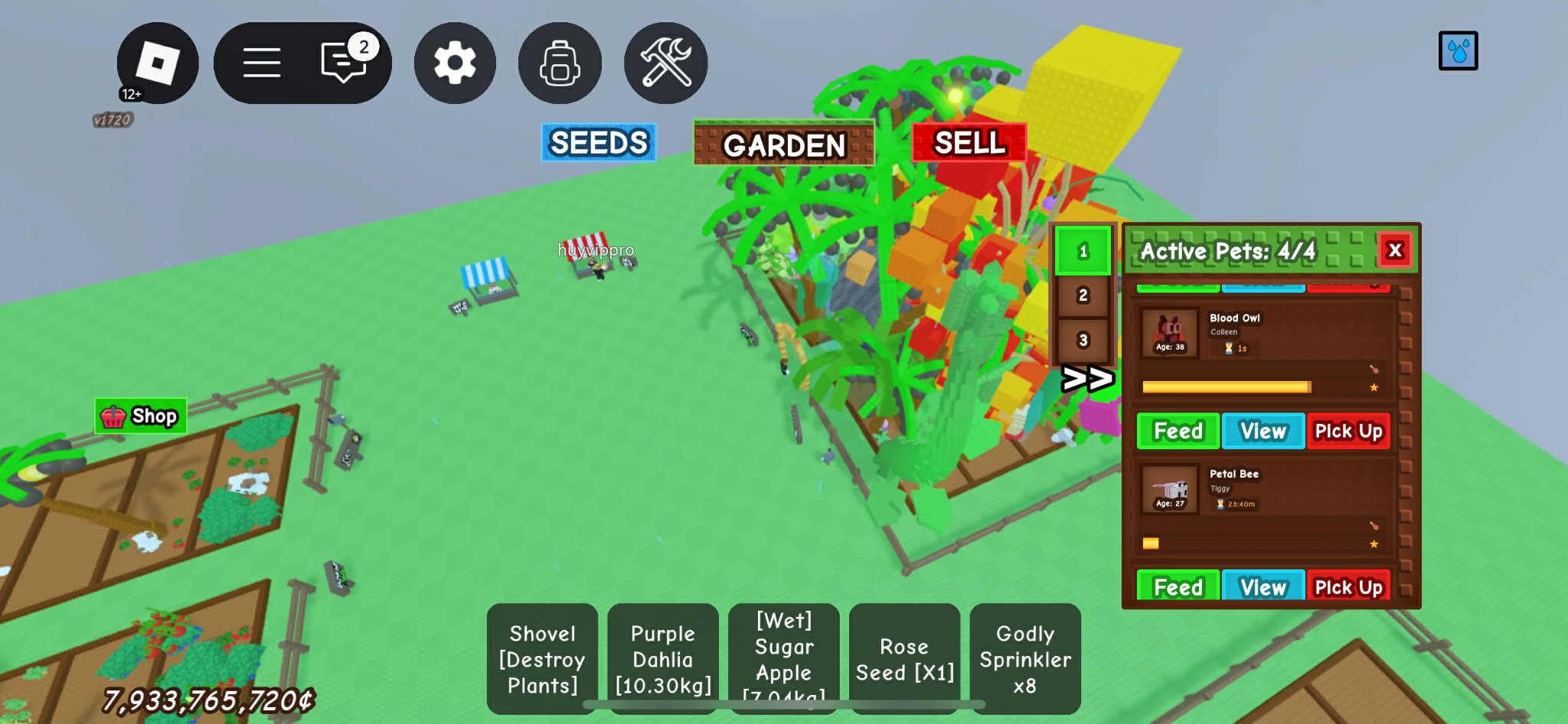Feed the Blood Owl
Viewport: 1568px width, 724px height.
1178,431
